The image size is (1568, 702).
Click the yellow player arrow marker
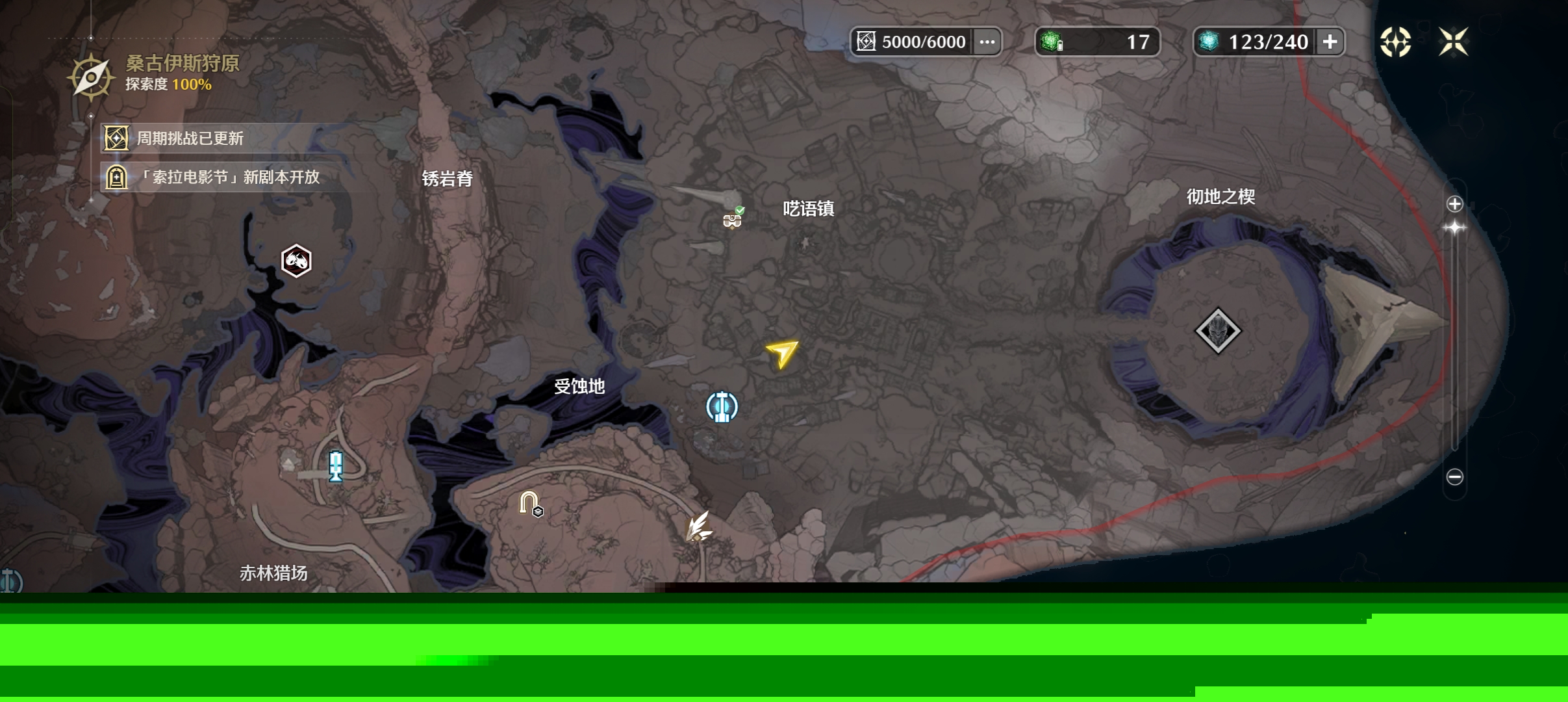click(x=782, y=353)
